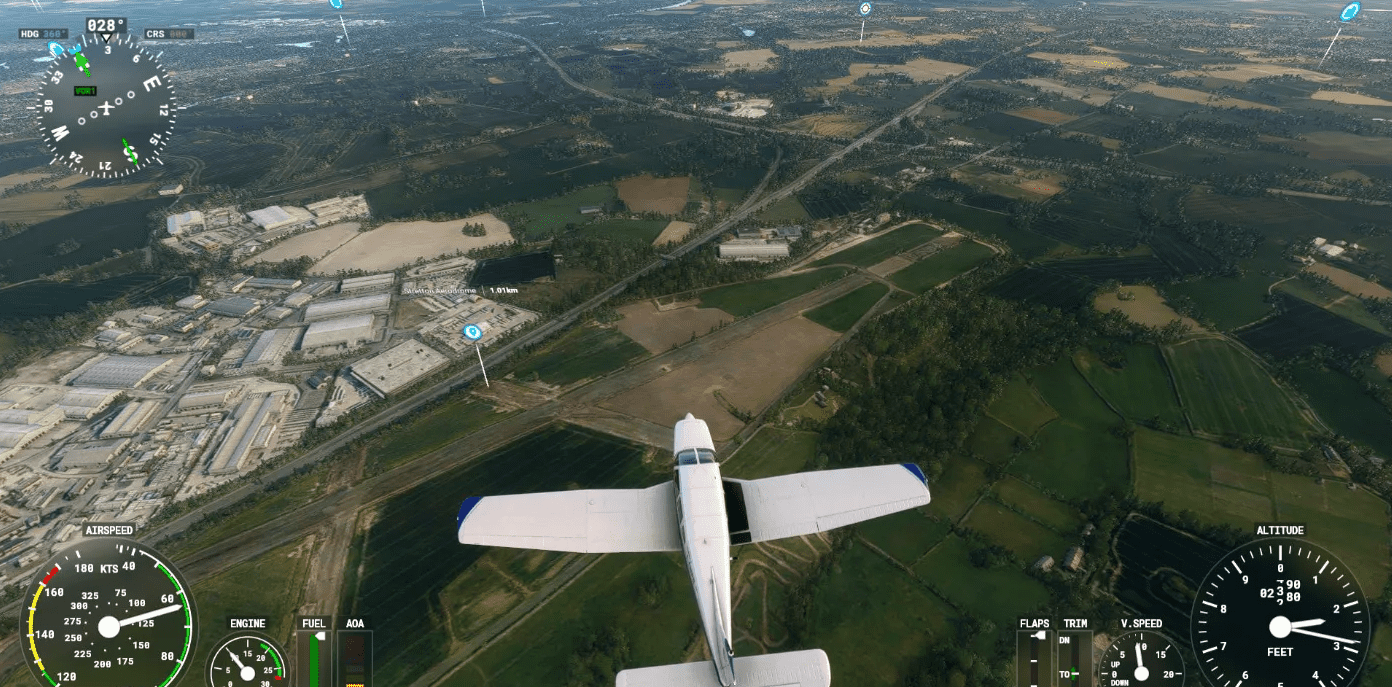Click the CRS course box
Screen dimensions: 1392x687
click(x=168, y=34)
